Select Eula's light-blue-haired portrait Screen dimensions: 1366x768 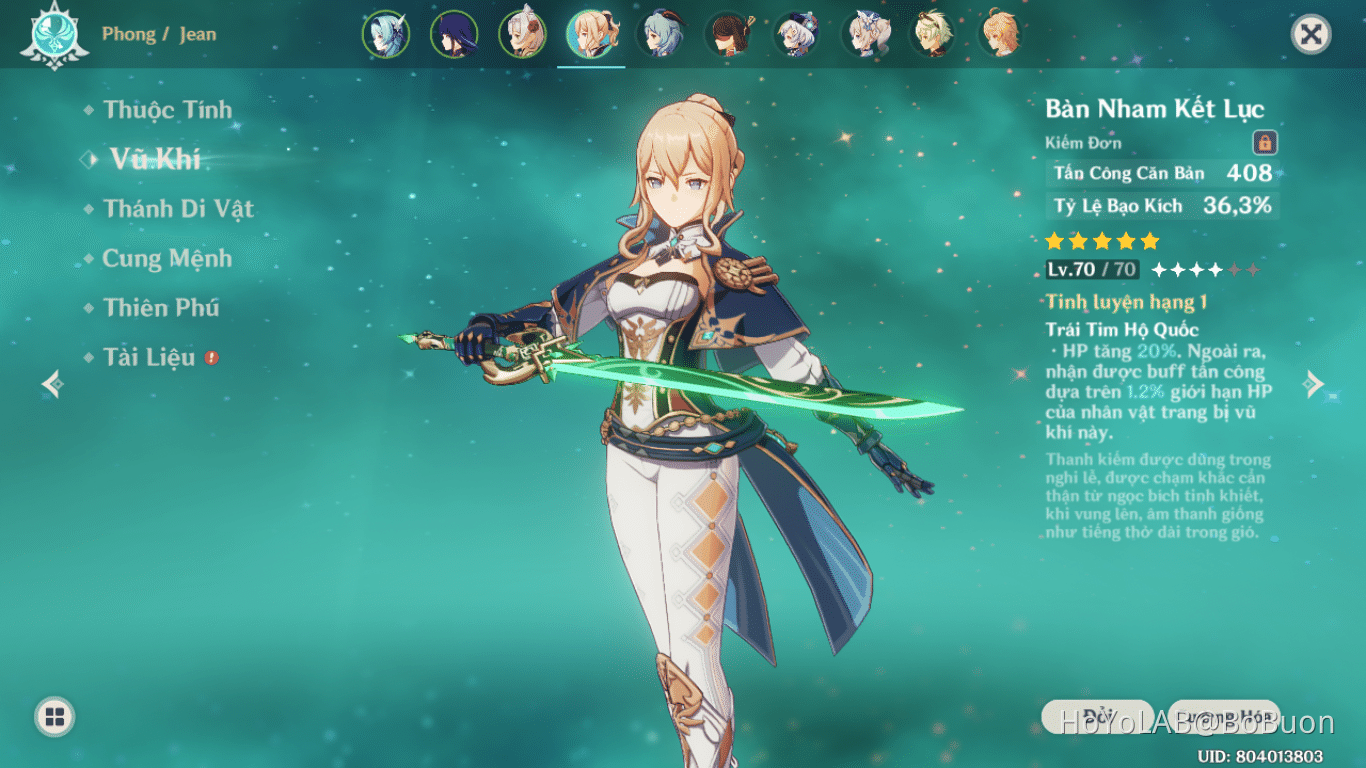pyautogui.click(x=386, y=34)
